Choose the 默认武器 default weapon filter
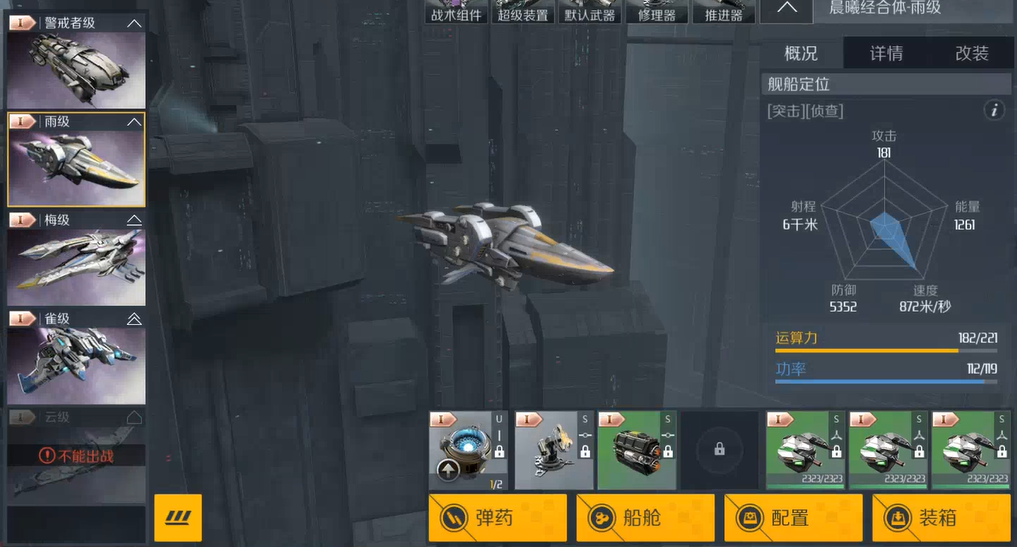Image resolution: width=1017 pixels, height=547 pixels. click(x=590, y=12)
